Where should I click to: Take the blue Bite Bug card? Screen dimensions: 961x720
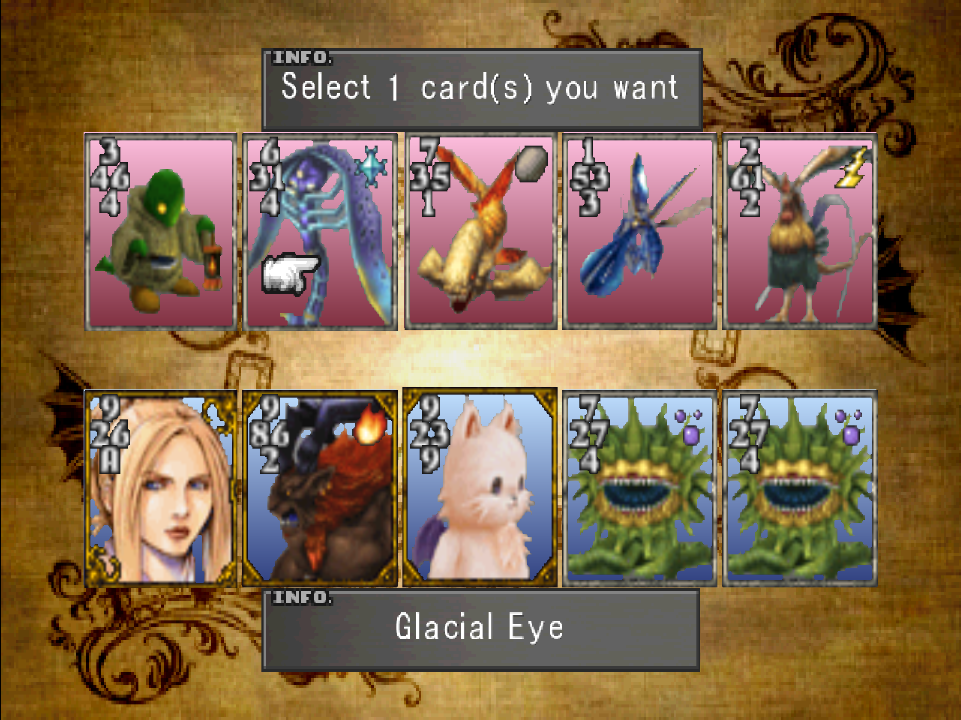click(639, 232)
